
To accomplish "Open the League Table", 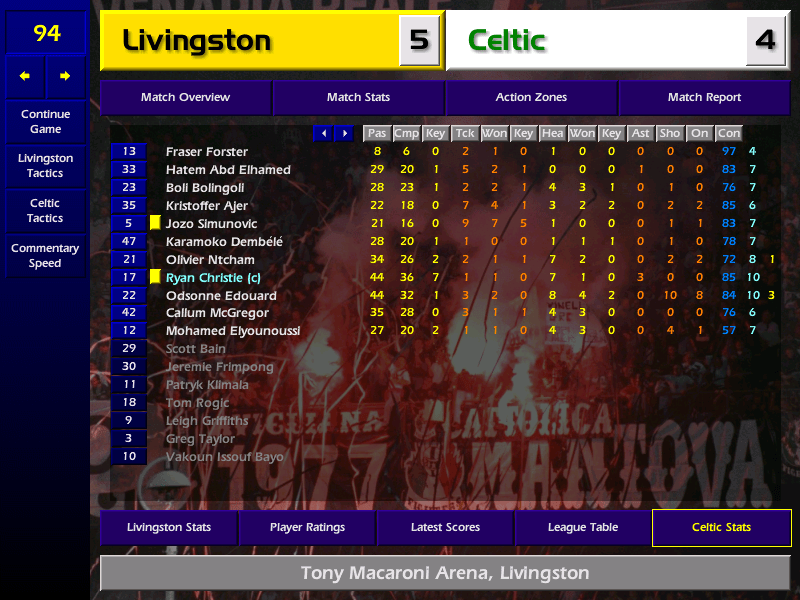I will 583,528.
